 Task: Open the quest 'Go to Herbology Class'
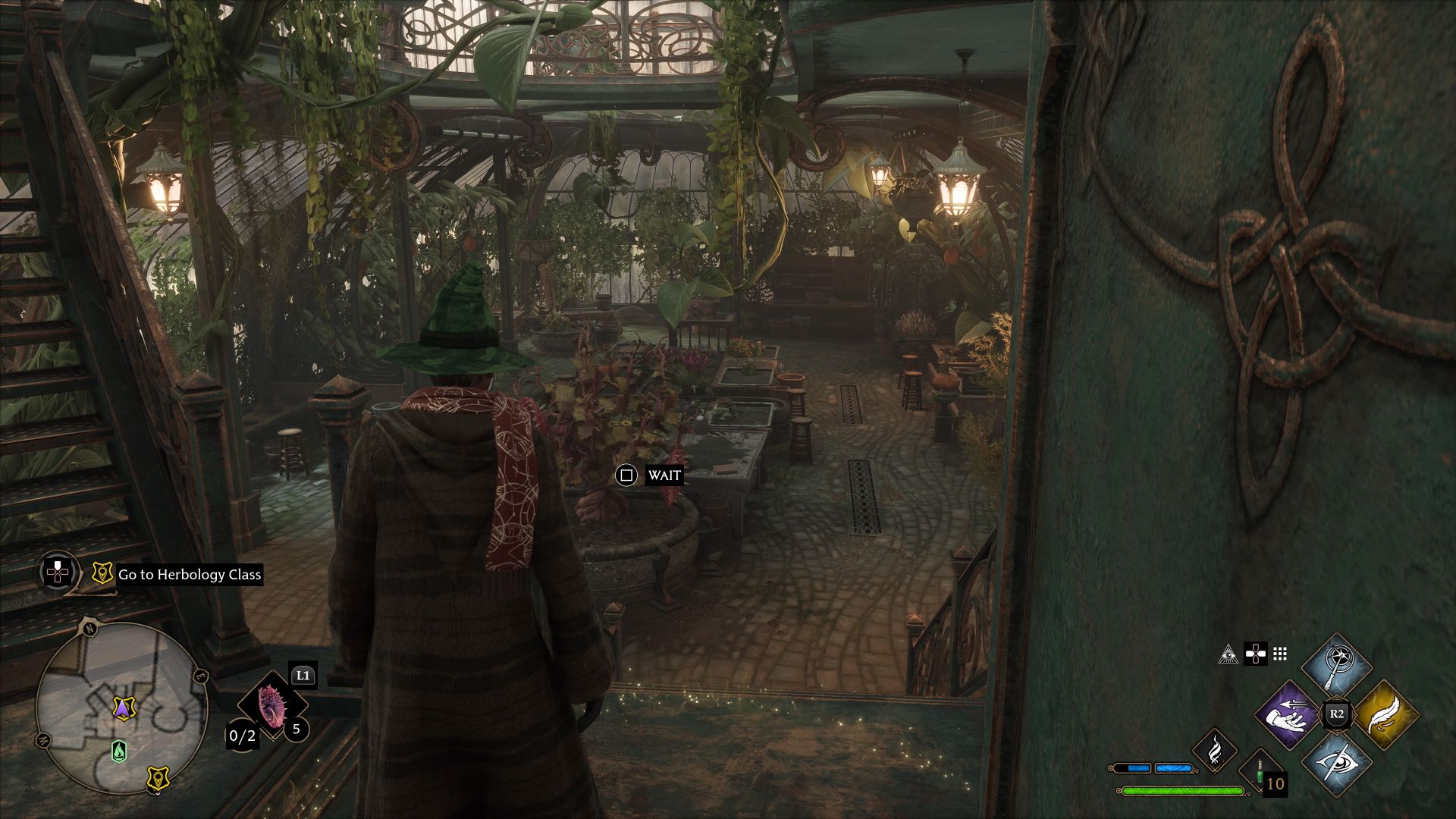click(188, 575)
